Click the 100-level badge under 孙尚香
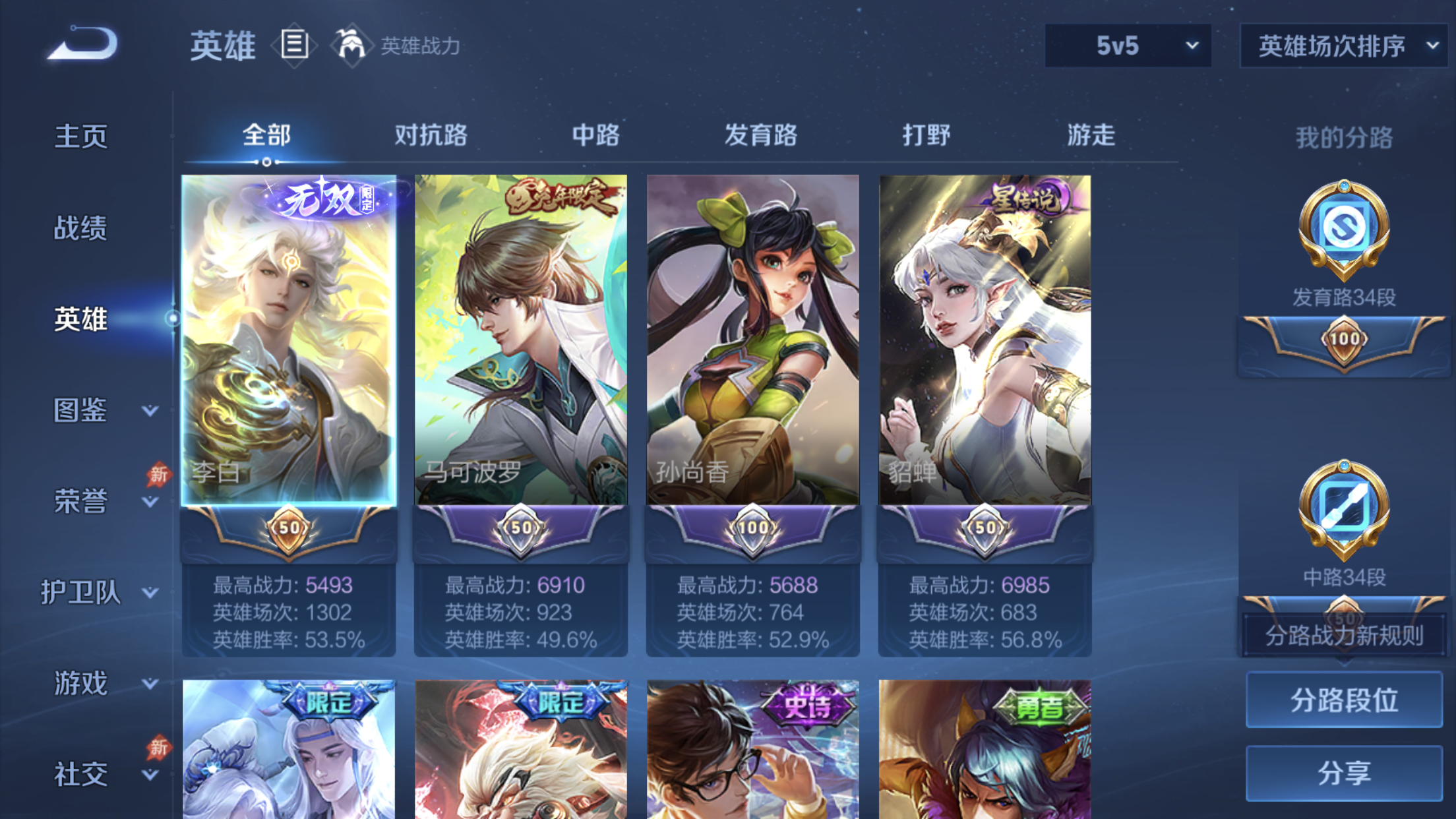Viewport: 1456px width, 819px height. [753, 527]
